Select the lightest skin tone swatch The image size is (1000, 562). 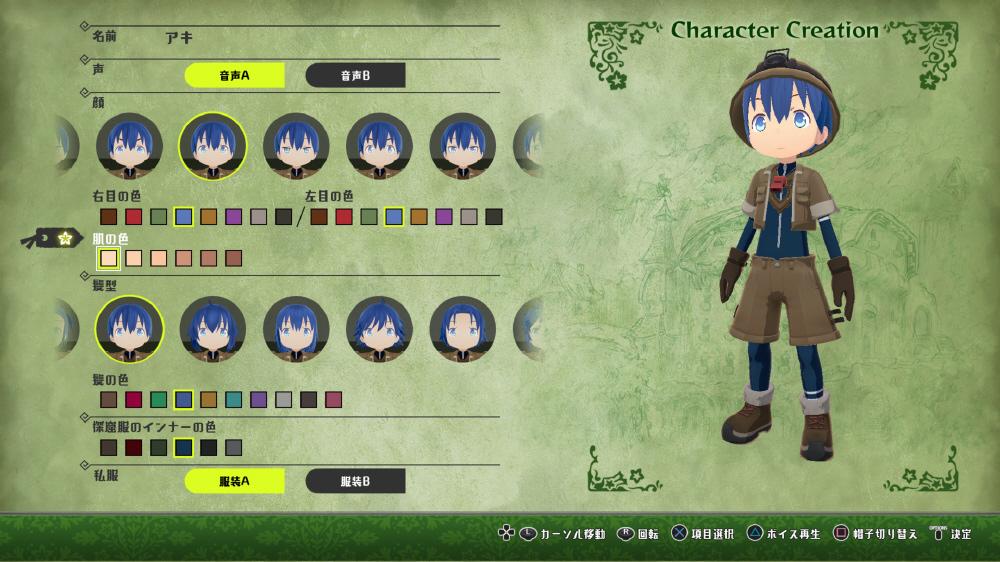pos(109,259)
